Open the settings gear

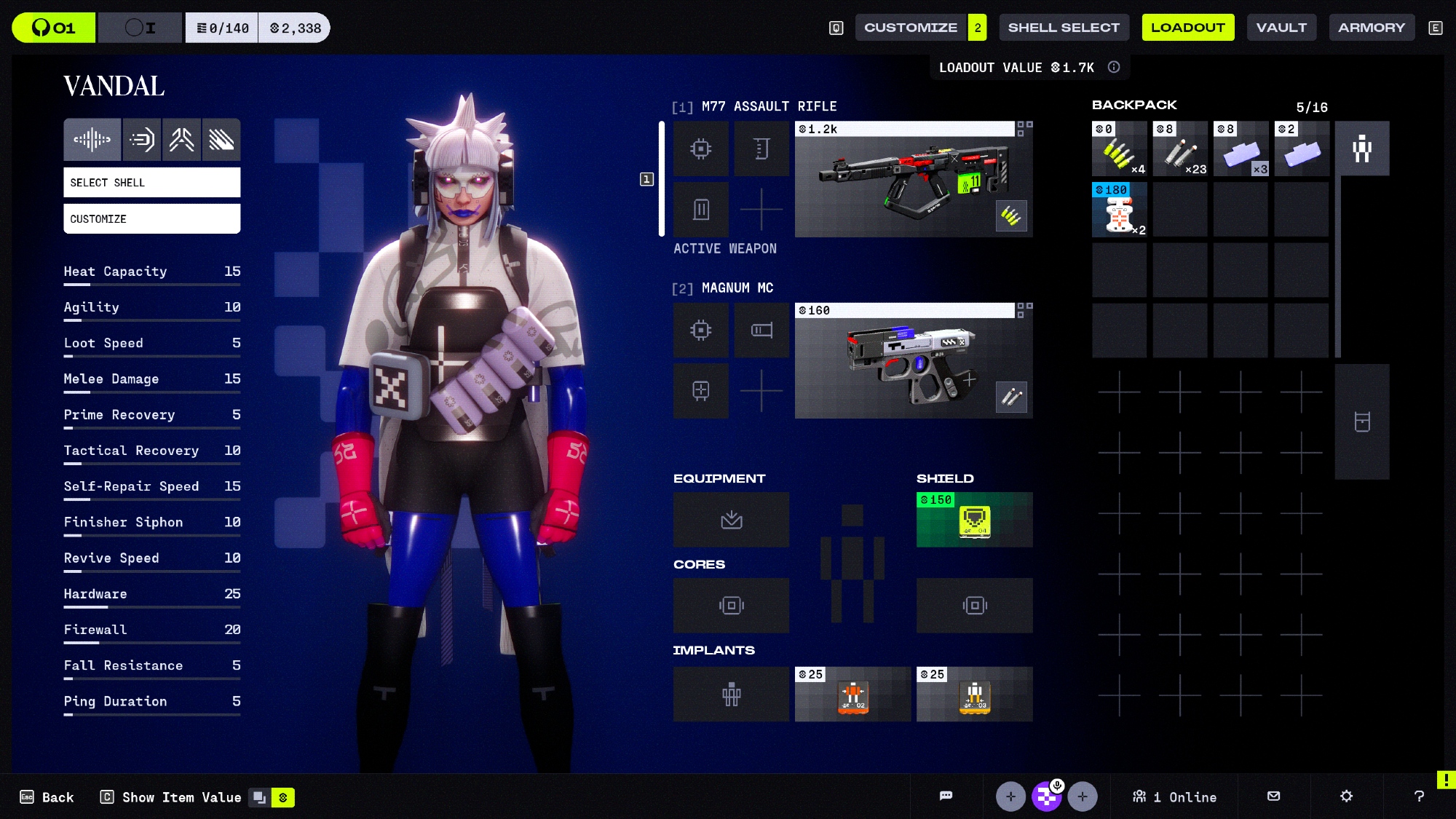pos(1346,796)
